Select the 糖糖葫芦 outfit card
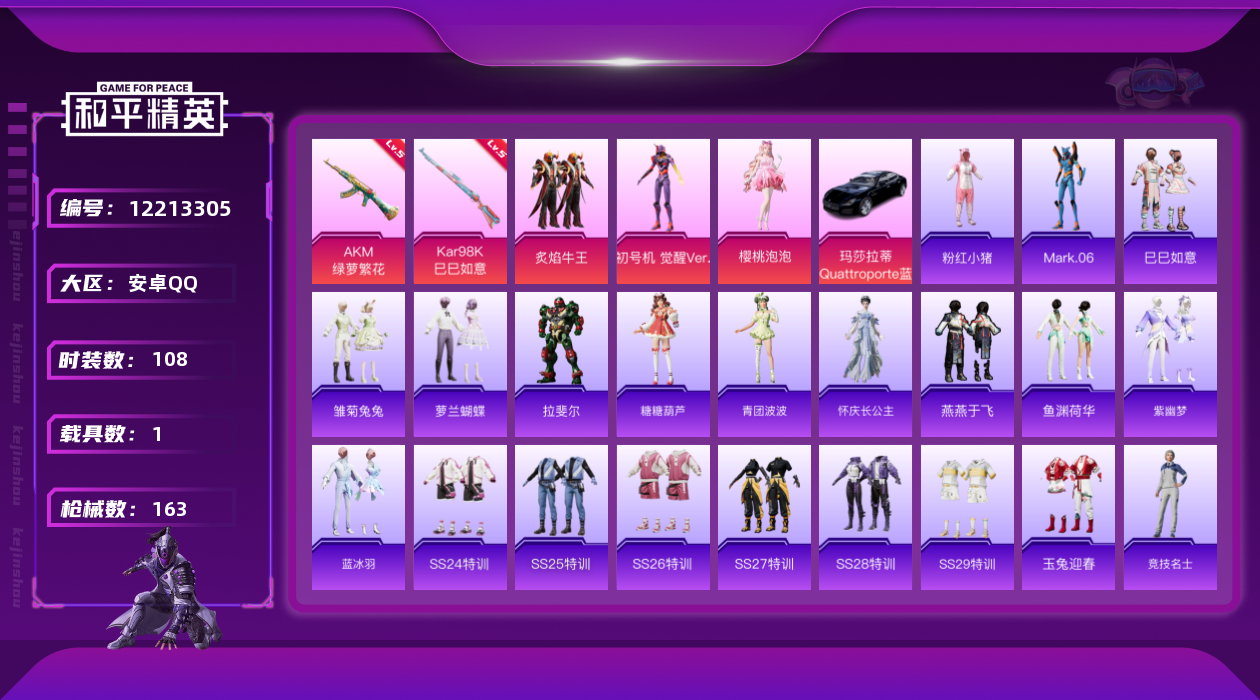Image resolution: width=1260 pixels, height=700 pixels. coord(663,364)
